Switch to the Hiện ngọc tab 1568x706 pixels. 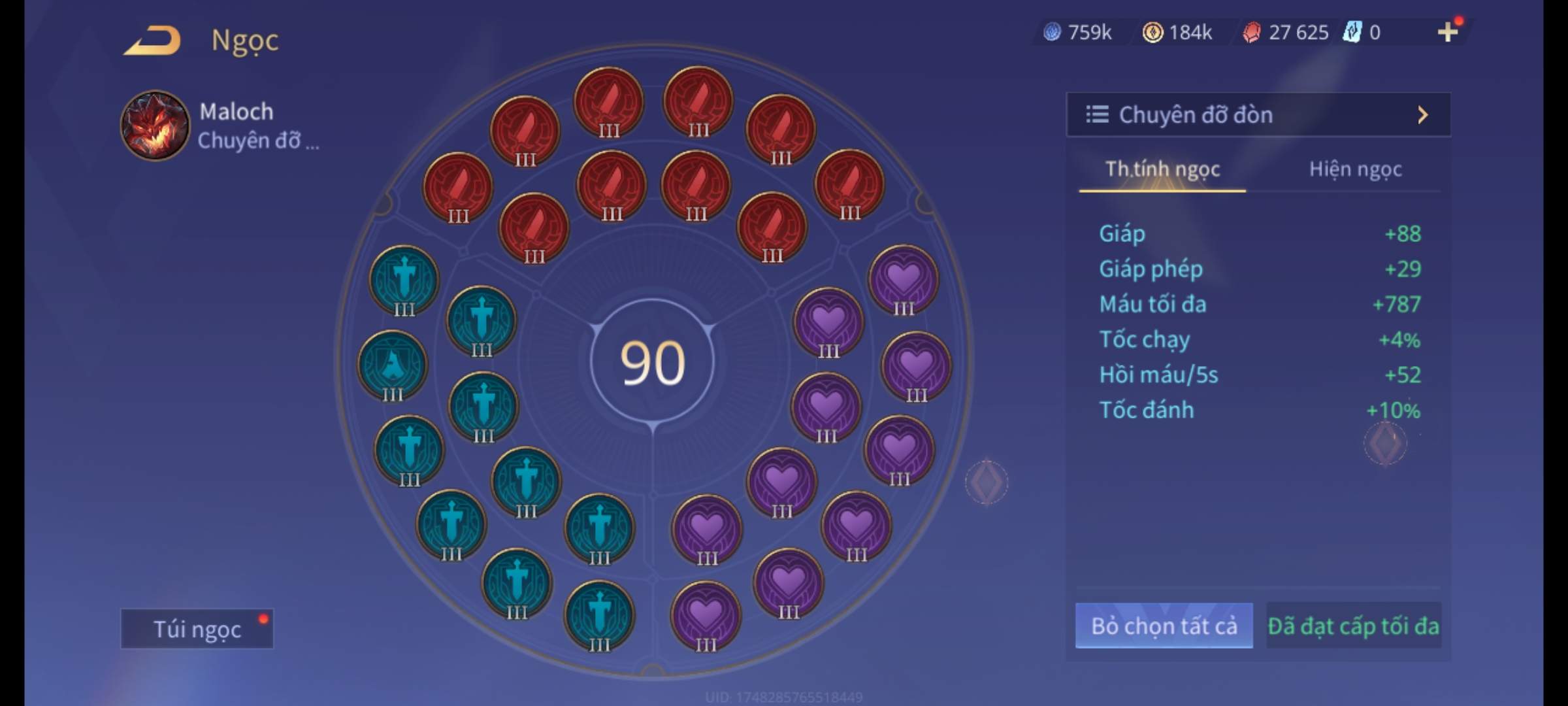point(1355,169)
